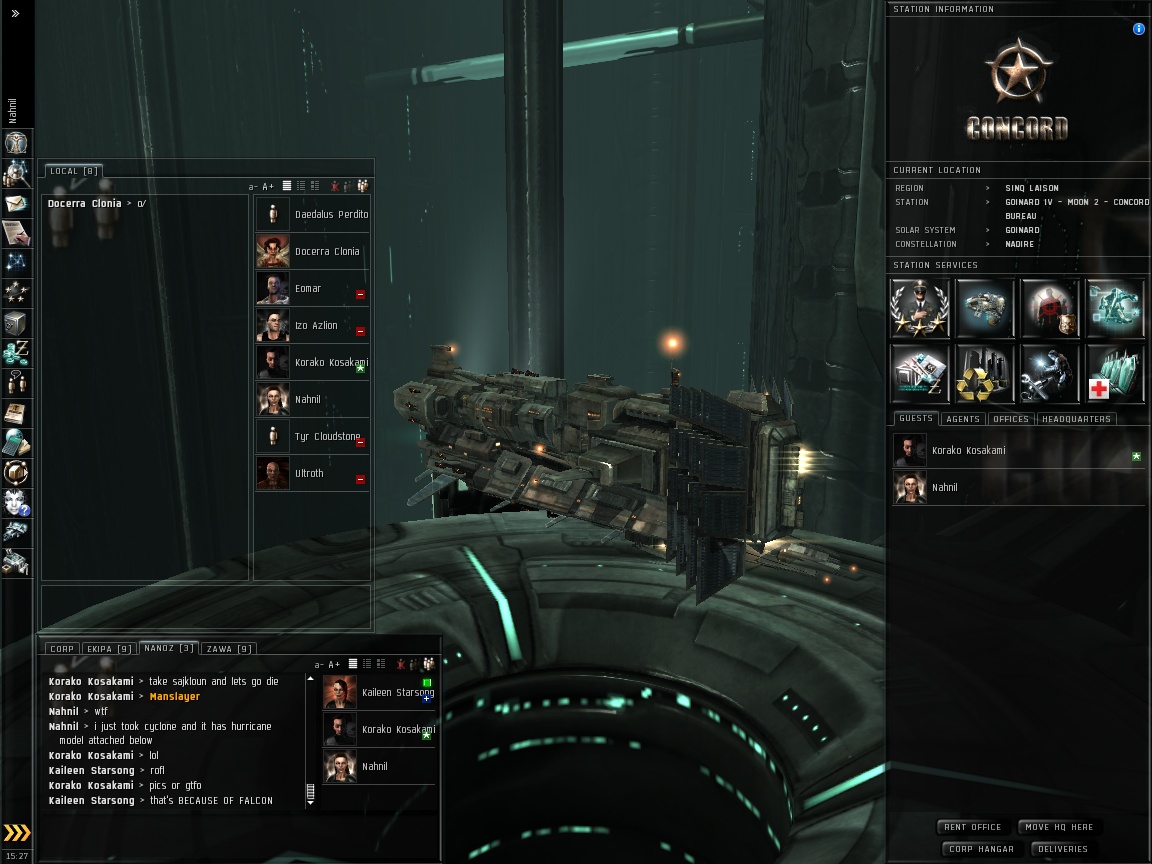Click the blue station information icon
The image size is (1152, 864).
(1138, 29)
